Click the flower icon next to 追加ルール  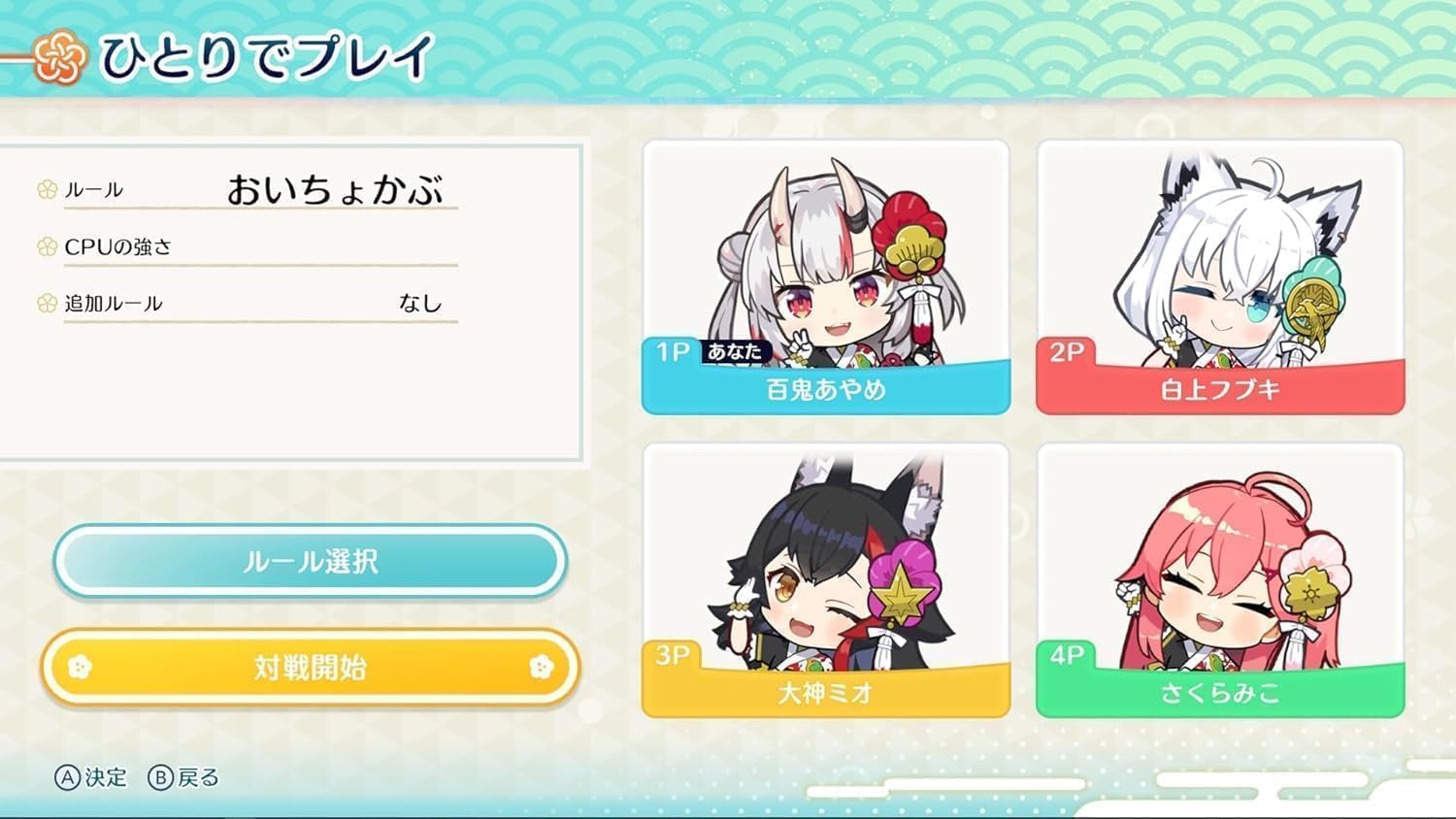click(x=45, y=302)
